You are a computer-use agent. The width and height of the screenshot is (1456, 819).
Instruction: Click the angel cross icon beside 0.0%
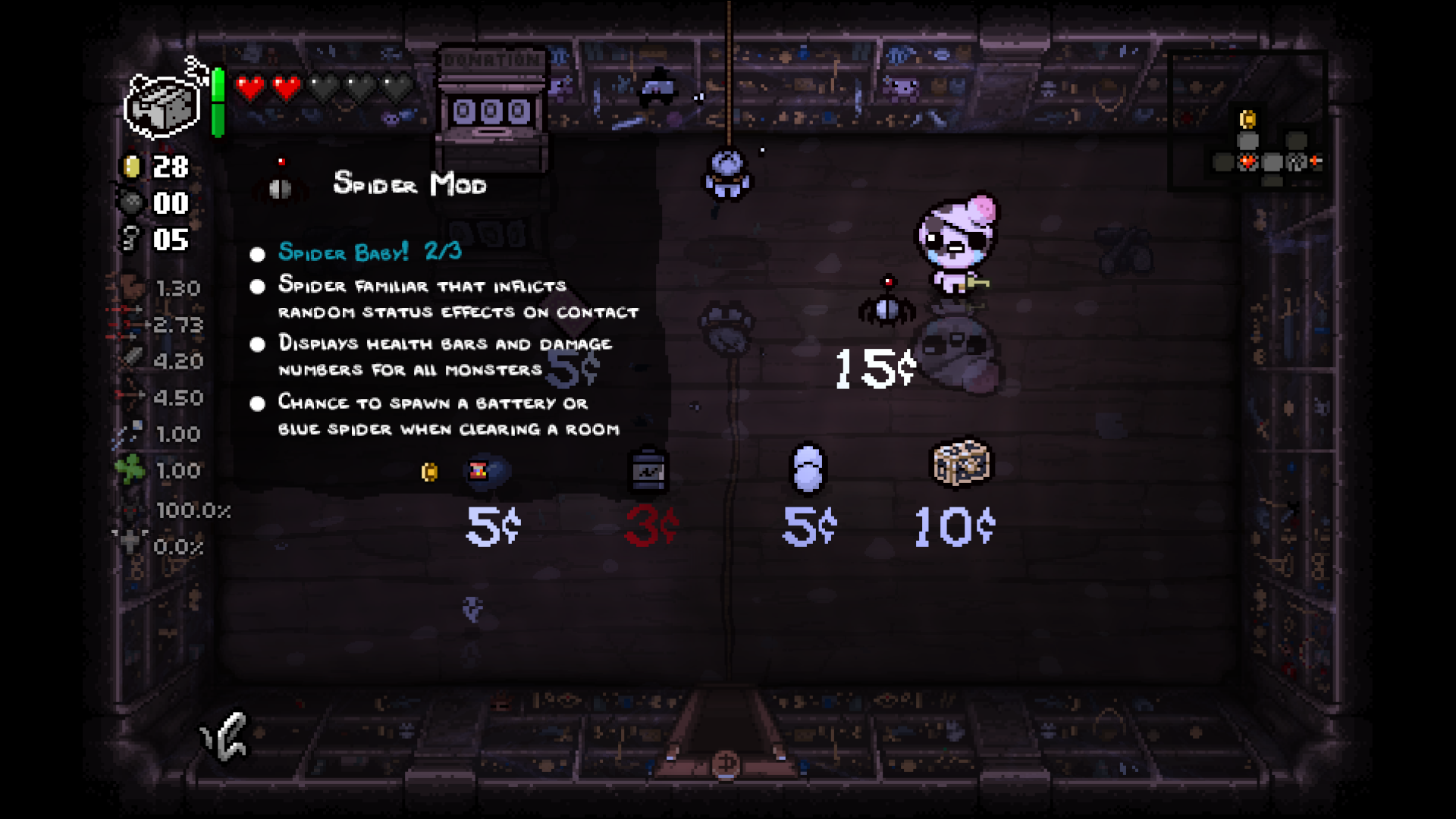point(130,543)
